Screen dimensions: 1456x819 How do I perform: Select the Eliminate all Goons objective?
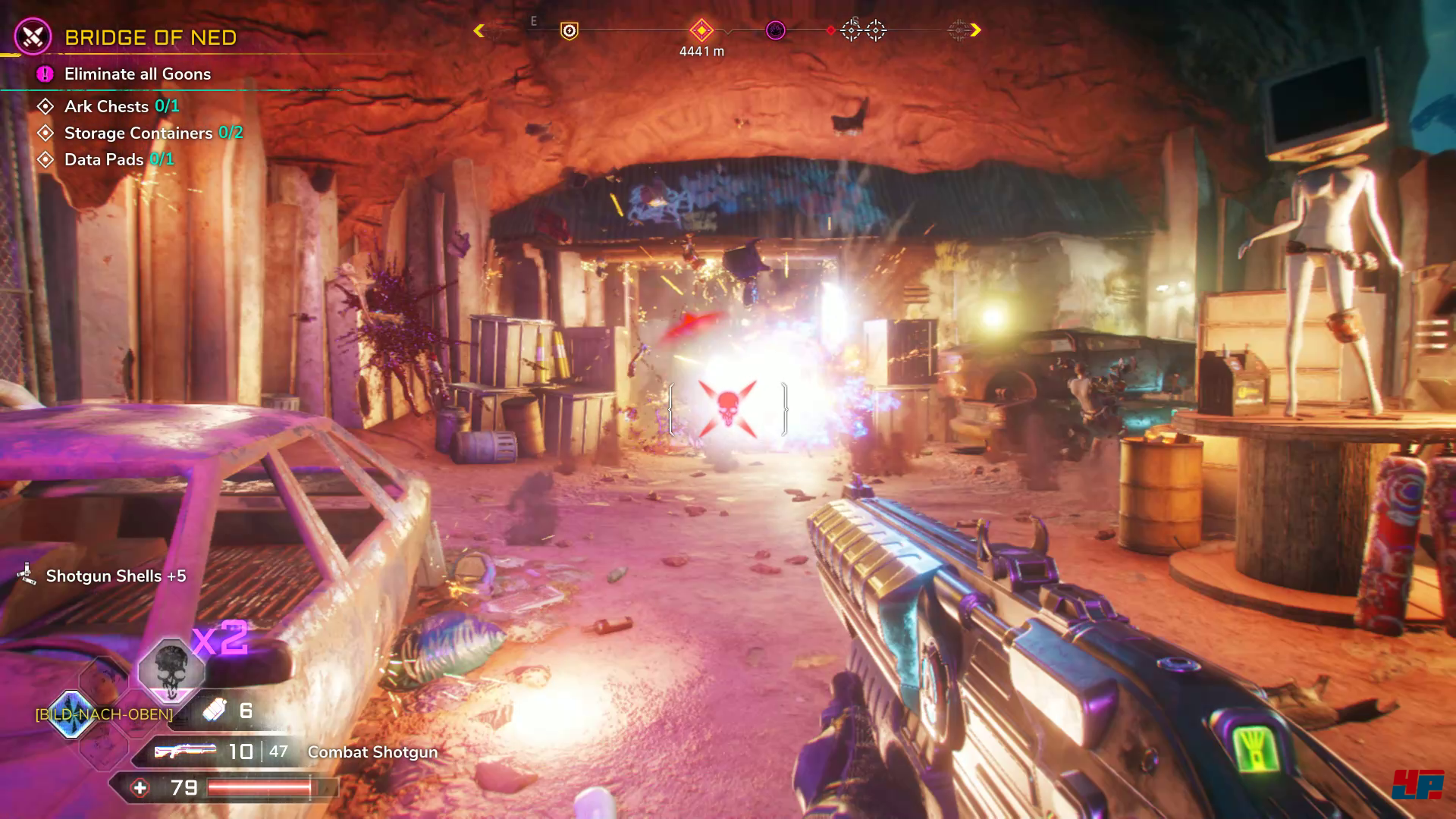137,74
